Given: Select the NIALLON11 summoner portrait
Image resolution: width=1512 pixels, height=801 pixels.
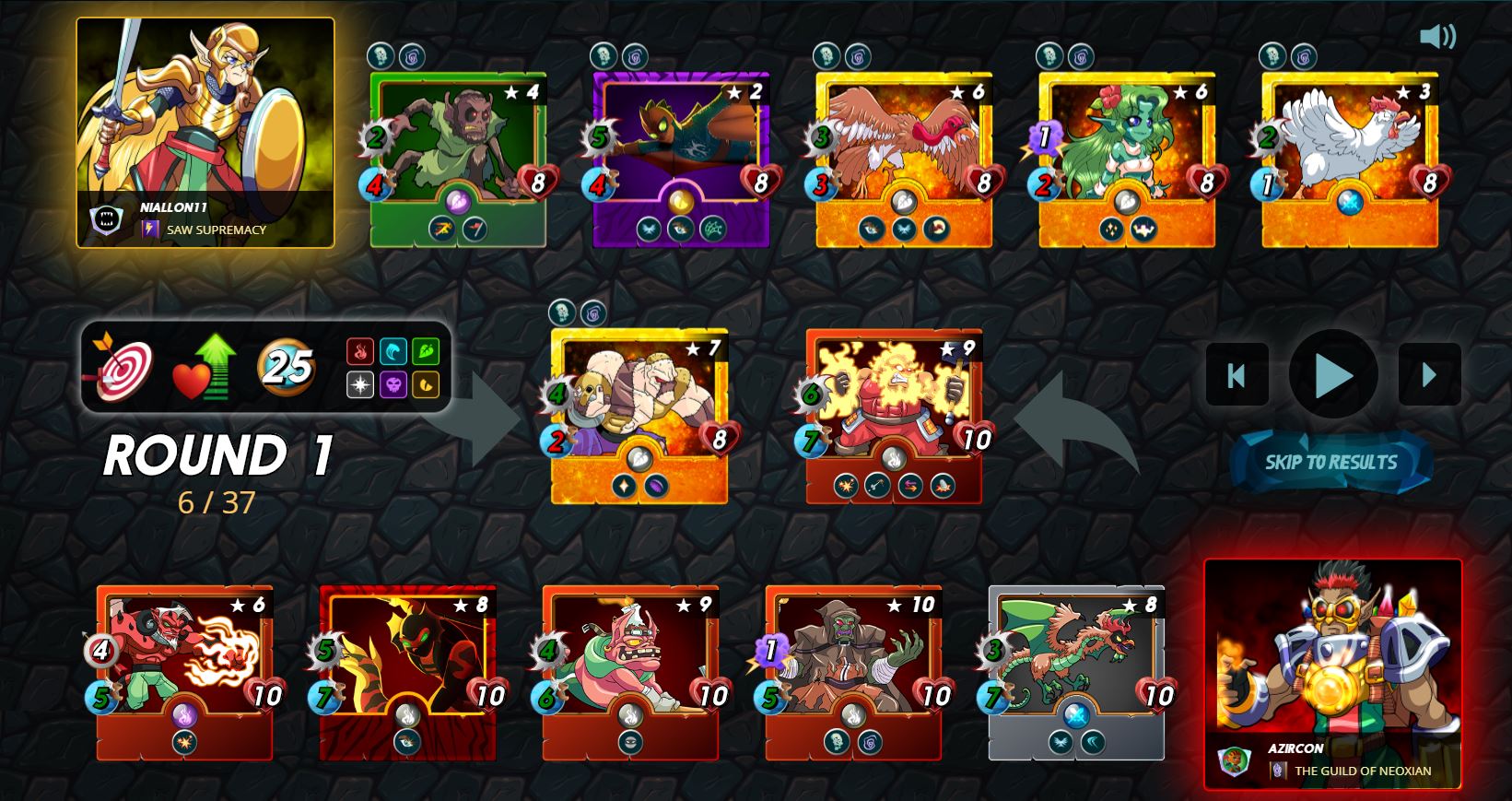Looking at the screenshot, I should point(205,133).
